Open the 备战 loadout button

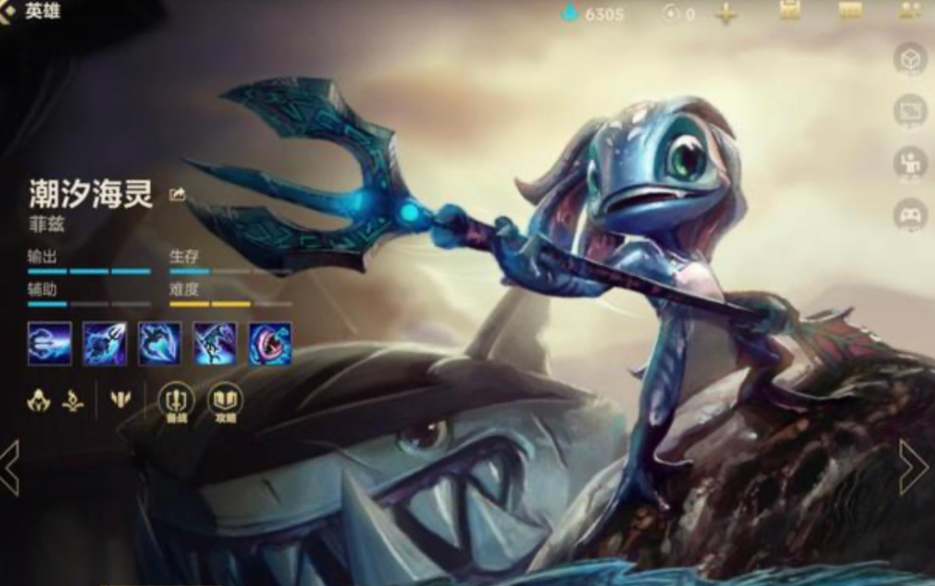177,402
